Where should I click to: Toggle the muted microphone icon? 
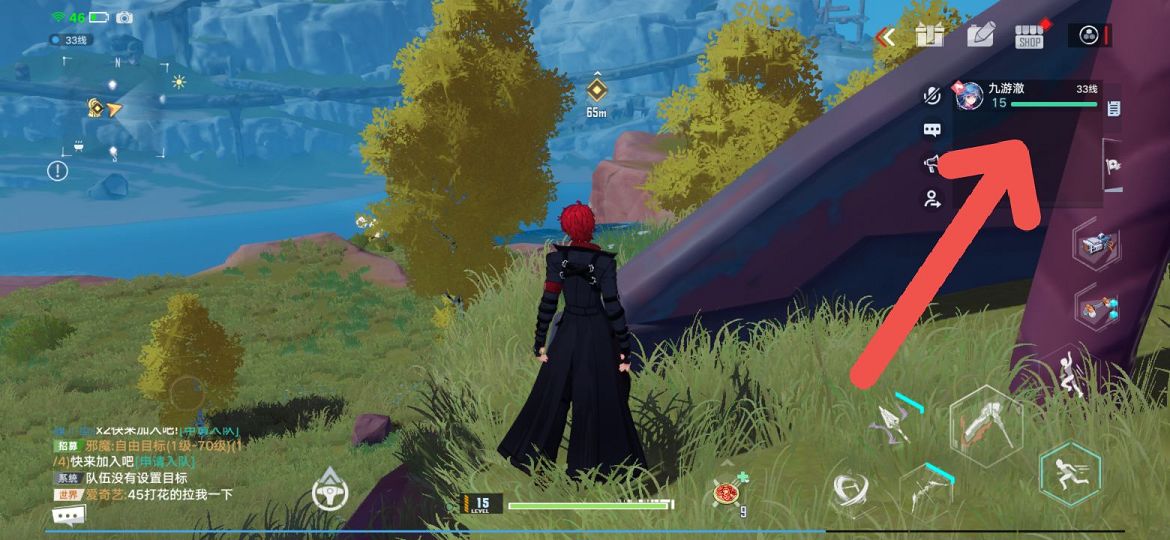(932, 96)
